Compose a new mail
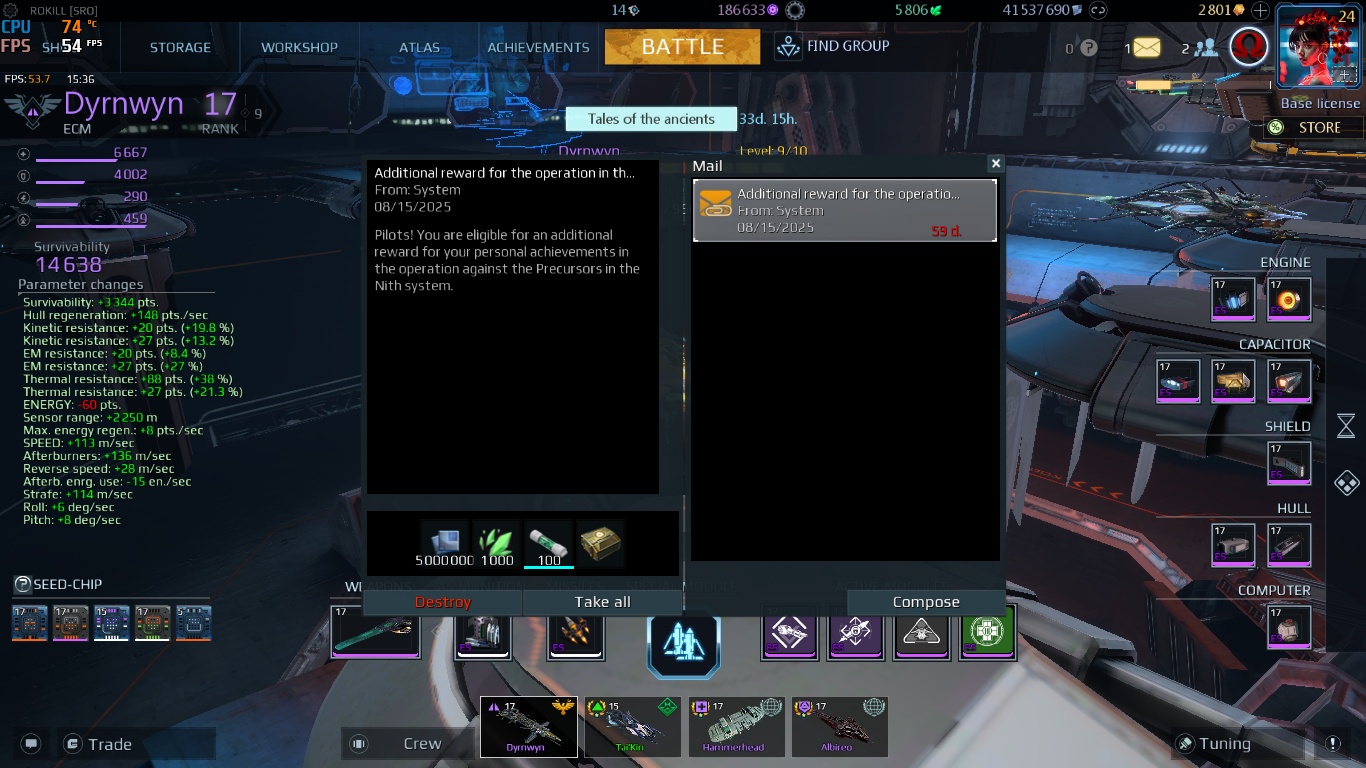Viewport: 1366px width, 768px height. (925, 602)
